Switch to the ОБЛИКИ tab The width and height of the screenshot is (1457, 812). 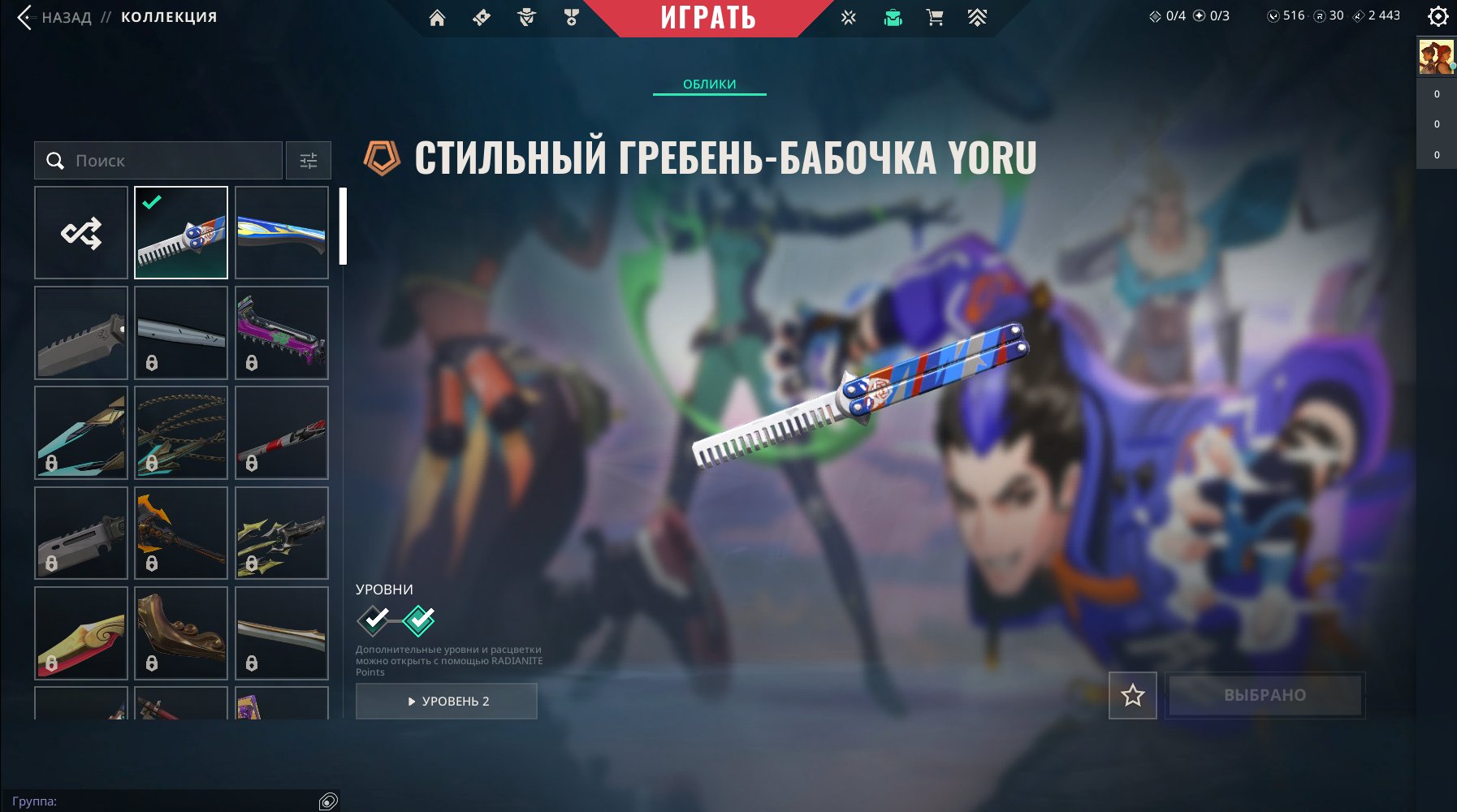(709, 83)
